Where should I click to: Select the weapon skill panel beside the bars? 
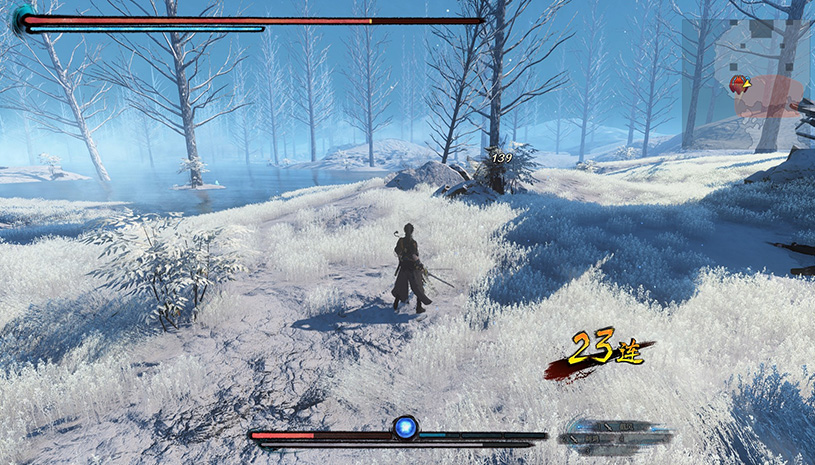coord(615,433)
